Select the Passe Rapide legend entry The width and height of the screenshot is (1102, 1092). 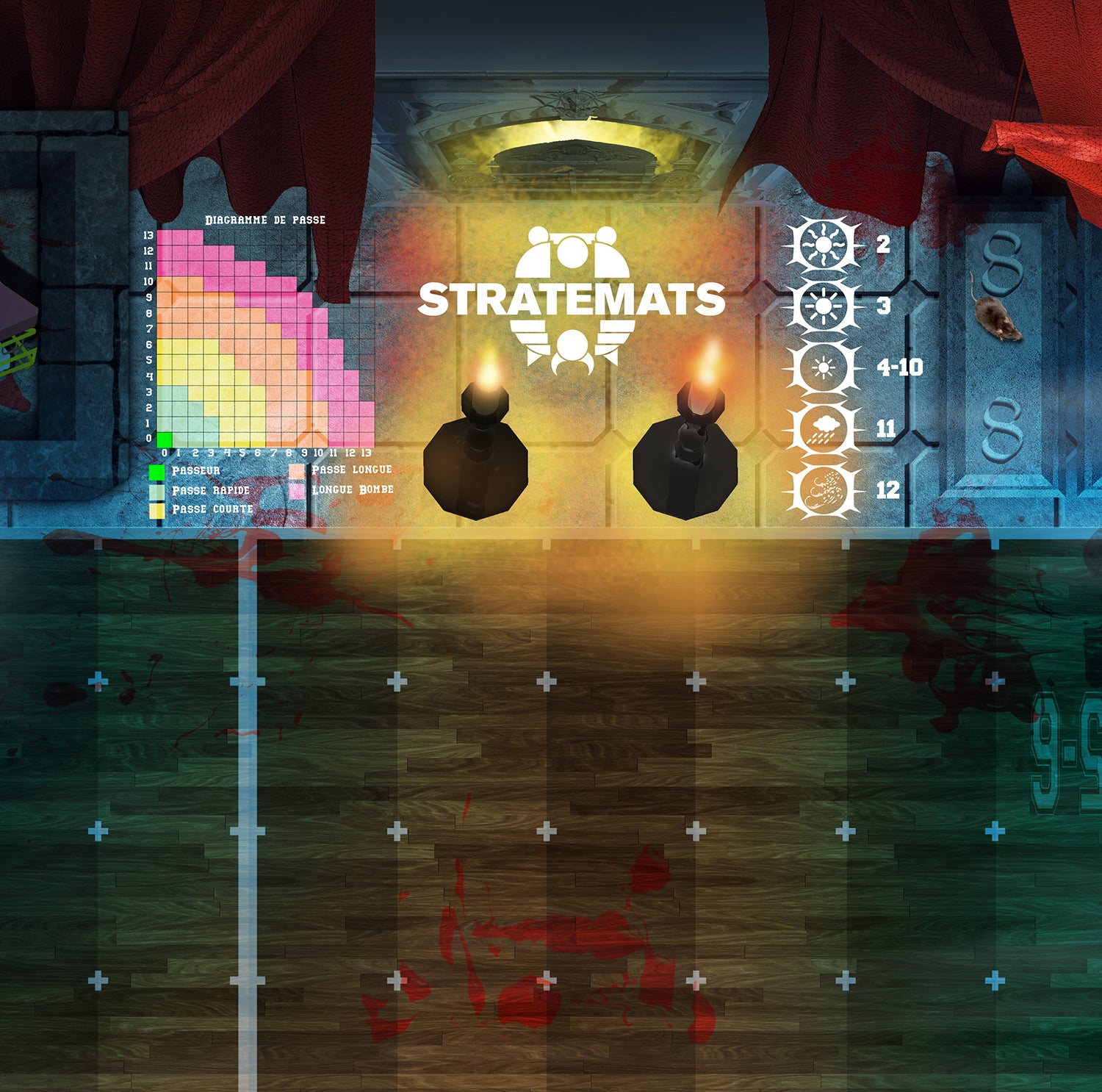(x=201, y=490)
